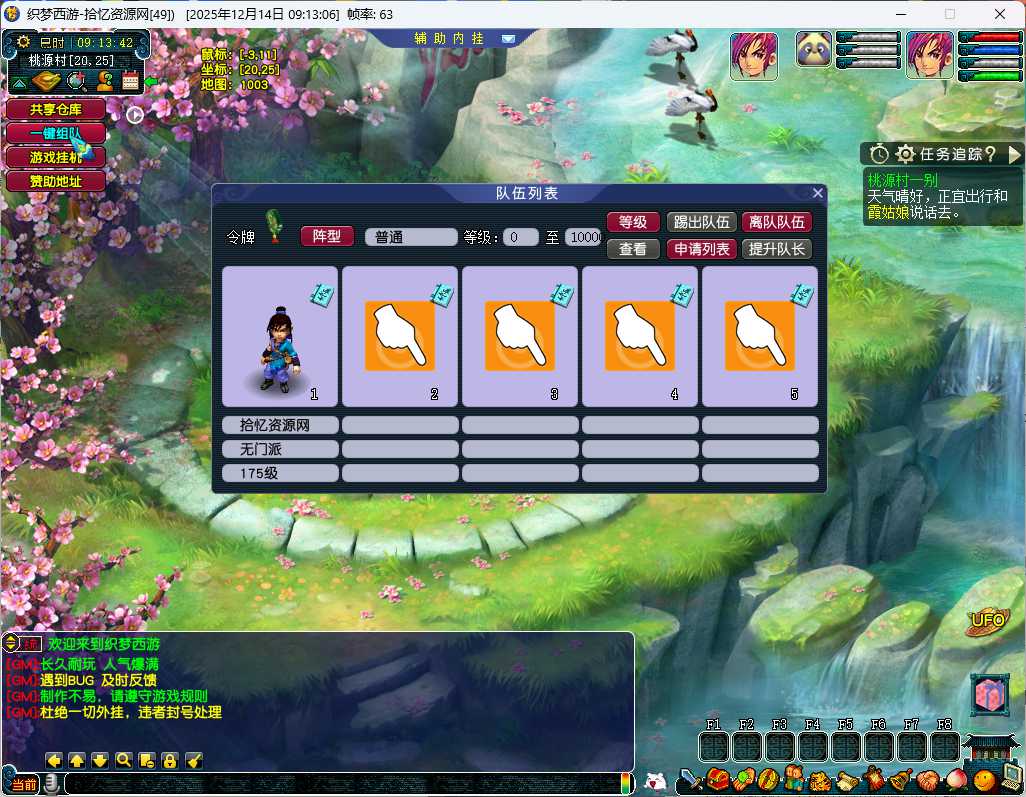Leave the team with 离队队伍
This screenshot has width=1026, height=797.
[x=776, y=223]
